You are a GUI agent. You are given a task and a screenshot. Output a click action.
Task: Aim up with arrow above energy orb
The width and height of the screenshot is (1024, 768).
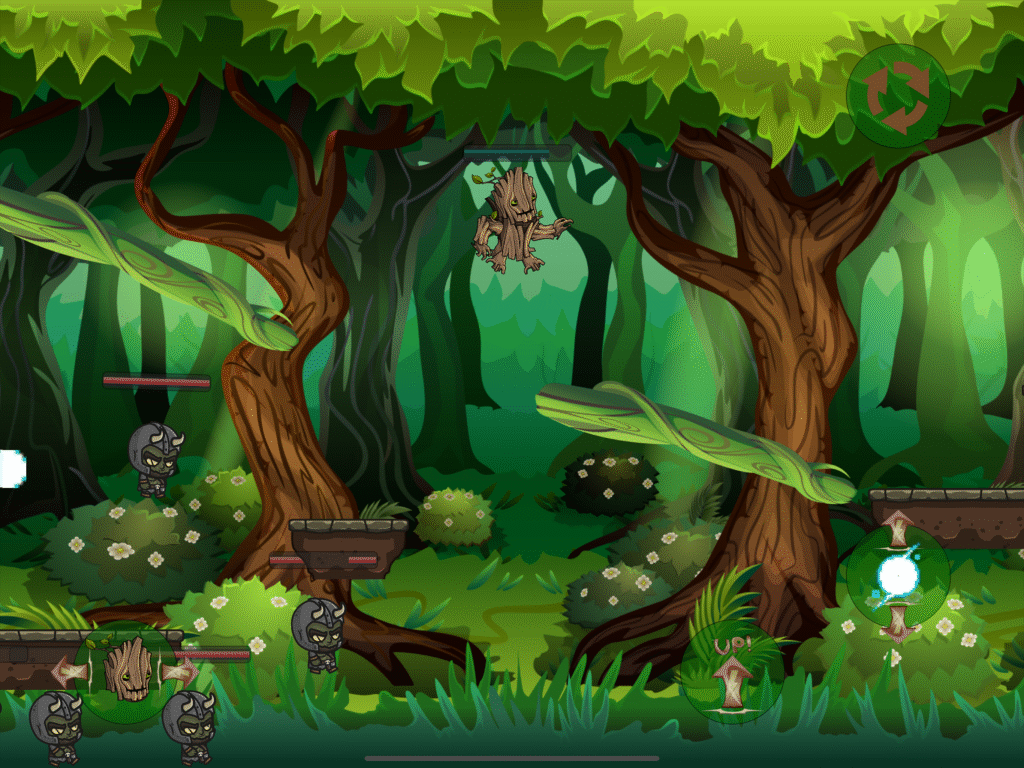coord(897,525)
